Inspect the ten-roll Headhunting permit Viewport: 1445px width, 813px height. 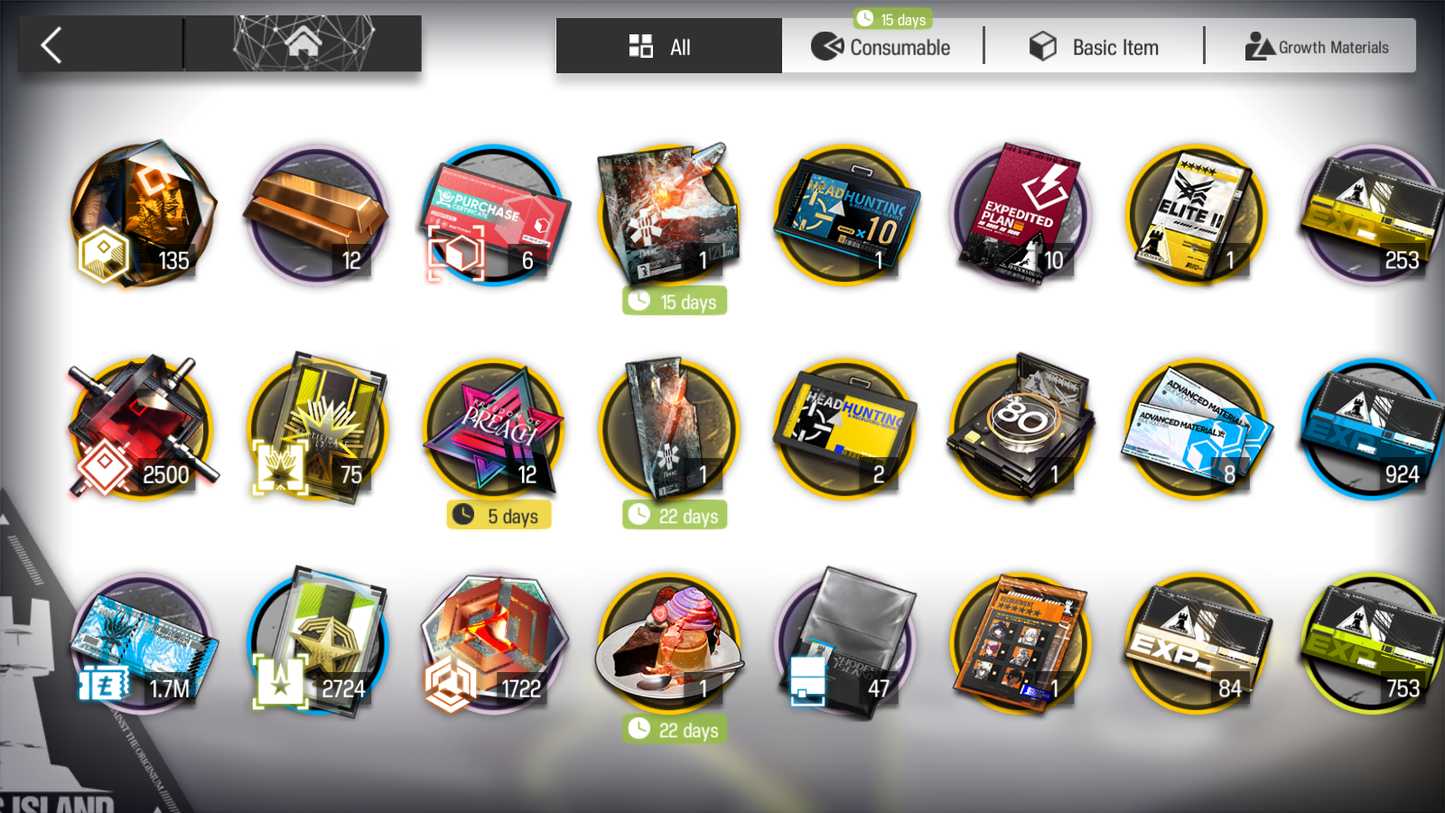coord(844,215)
